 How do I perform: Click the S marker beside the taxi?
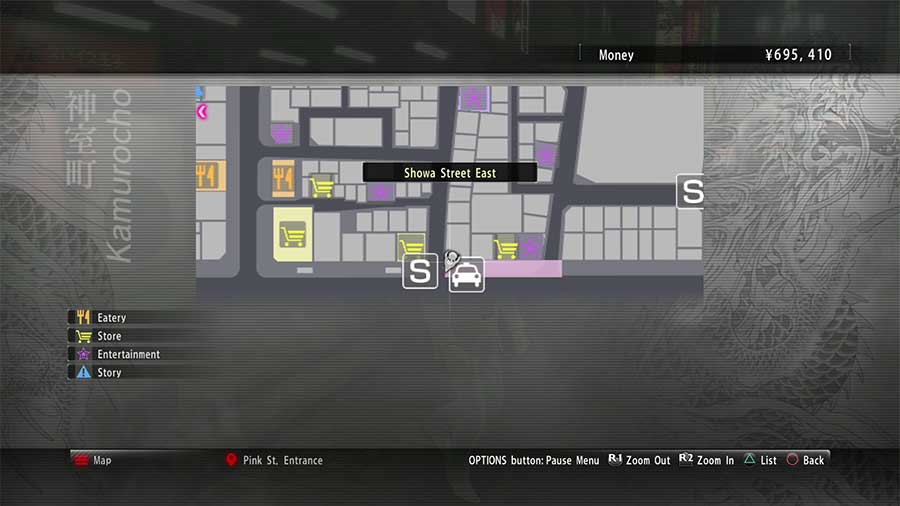pos(421,272)
